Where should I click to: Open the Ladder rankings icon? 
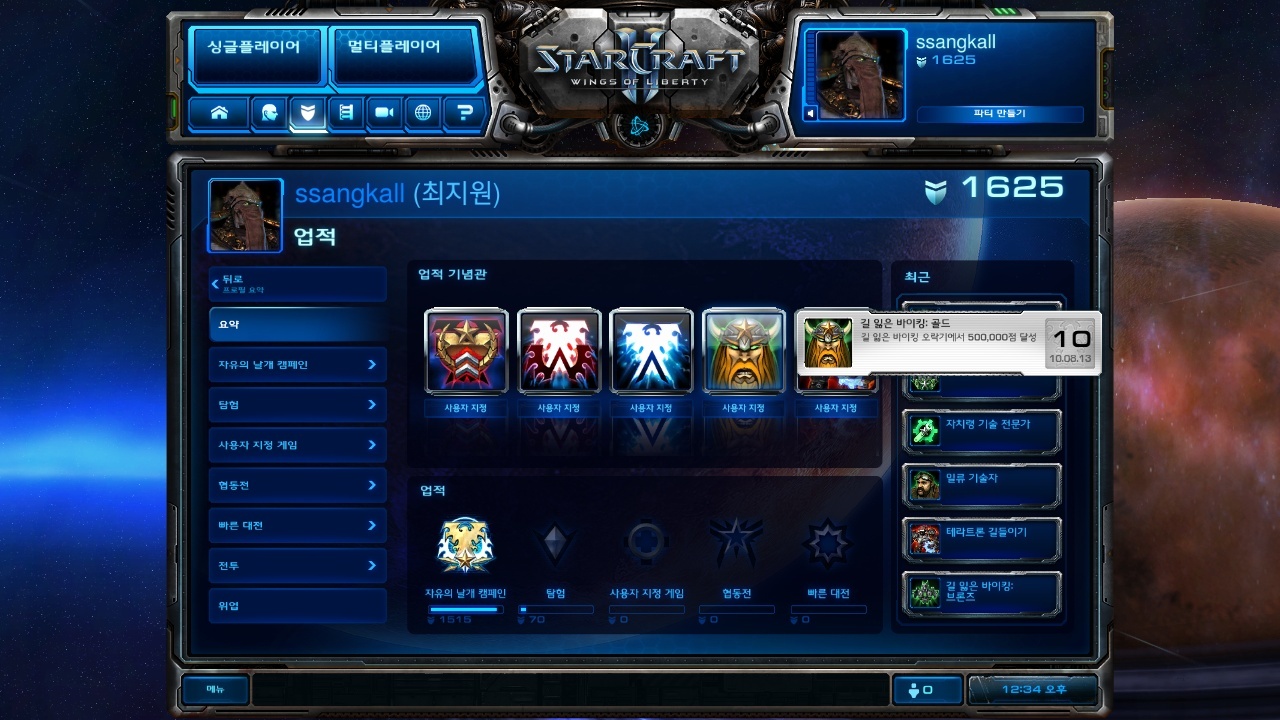[345, 113]
